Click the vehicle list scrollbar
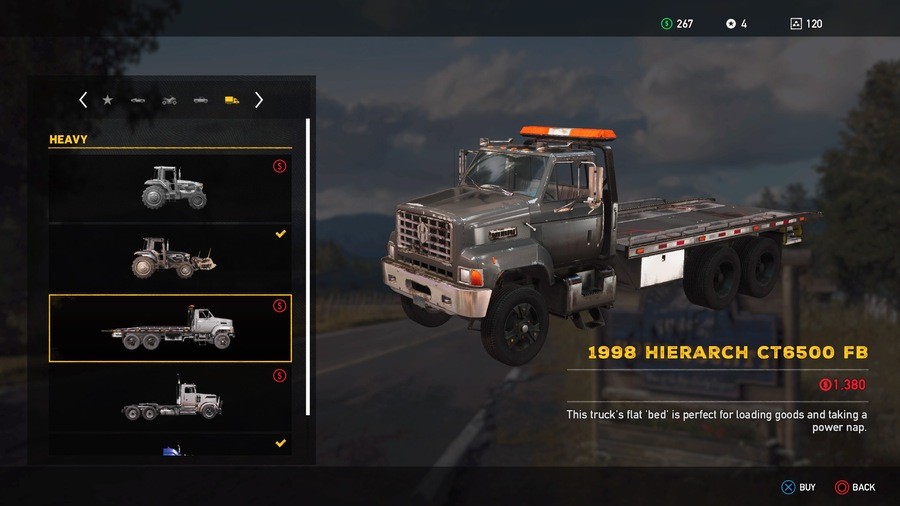 308,266
